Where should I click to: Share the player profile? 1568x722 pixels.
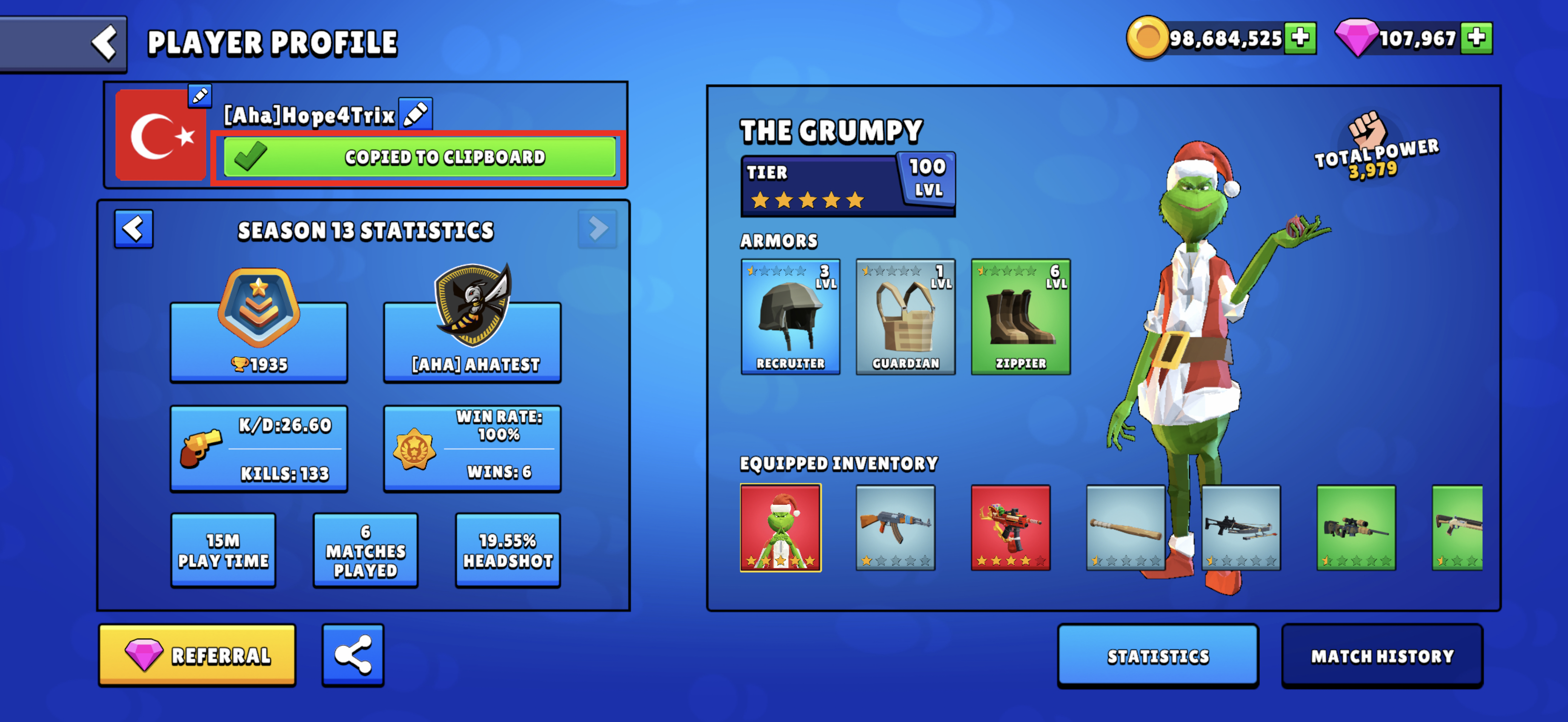pyautogui.click(x=353, y=655)
